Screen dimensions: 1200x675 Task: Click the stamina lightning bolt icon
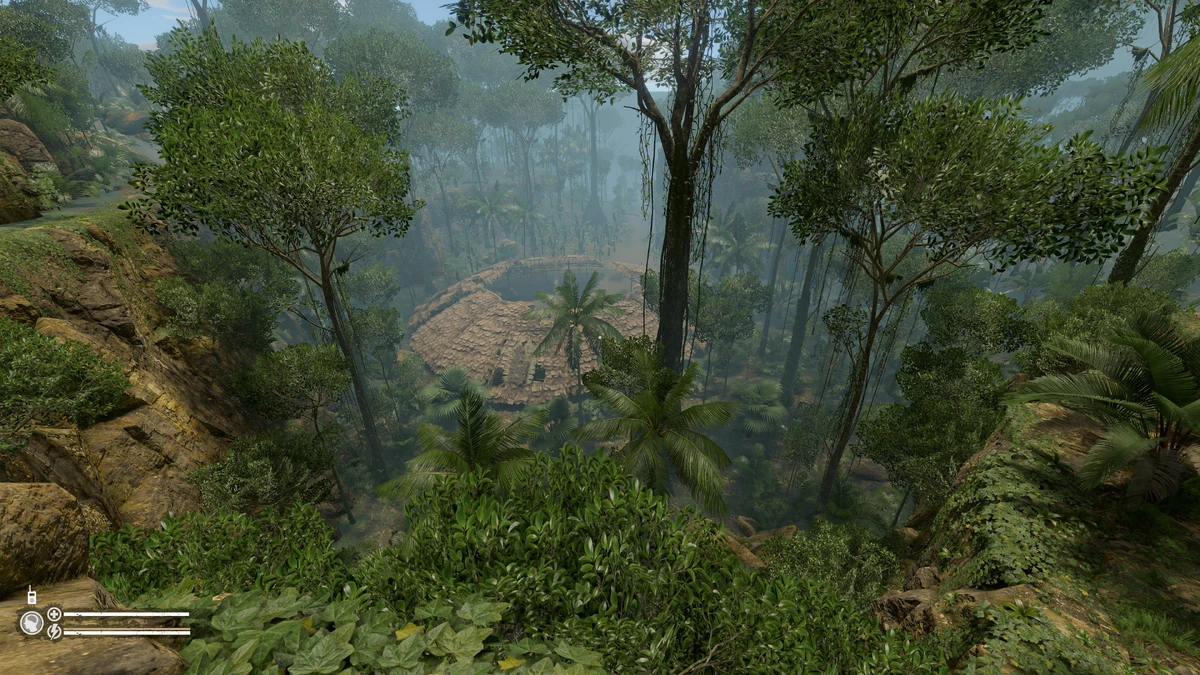[54, 631]
